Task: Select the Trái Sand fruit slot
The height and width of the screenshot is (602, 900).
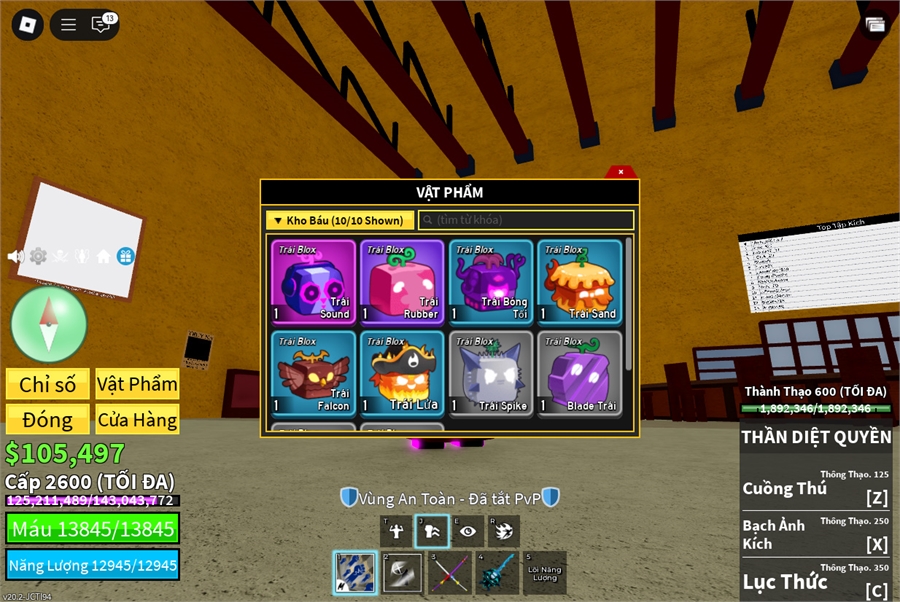Action: click(x=579, y=282)
